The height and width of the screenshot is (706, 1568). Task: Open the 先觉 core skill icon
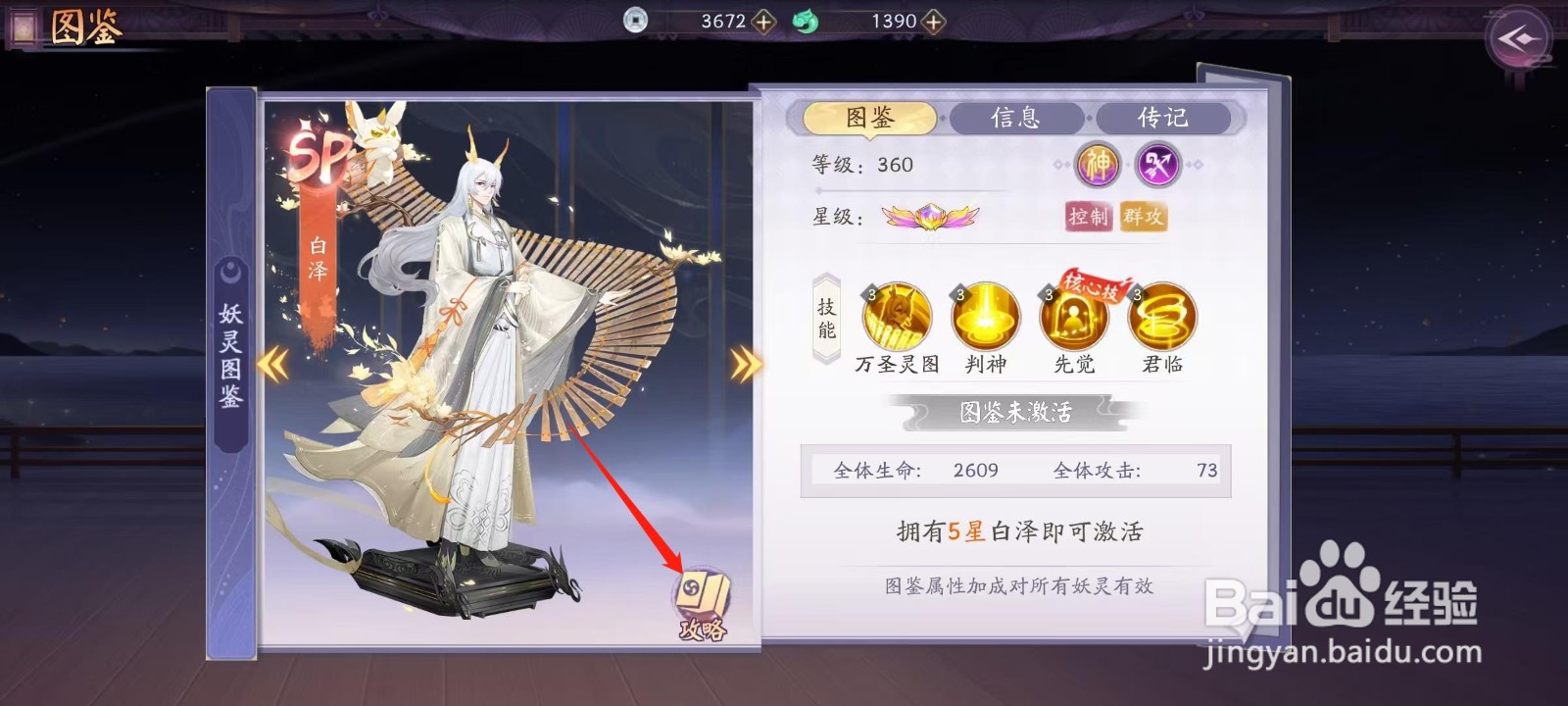(x=1074, y=318)
